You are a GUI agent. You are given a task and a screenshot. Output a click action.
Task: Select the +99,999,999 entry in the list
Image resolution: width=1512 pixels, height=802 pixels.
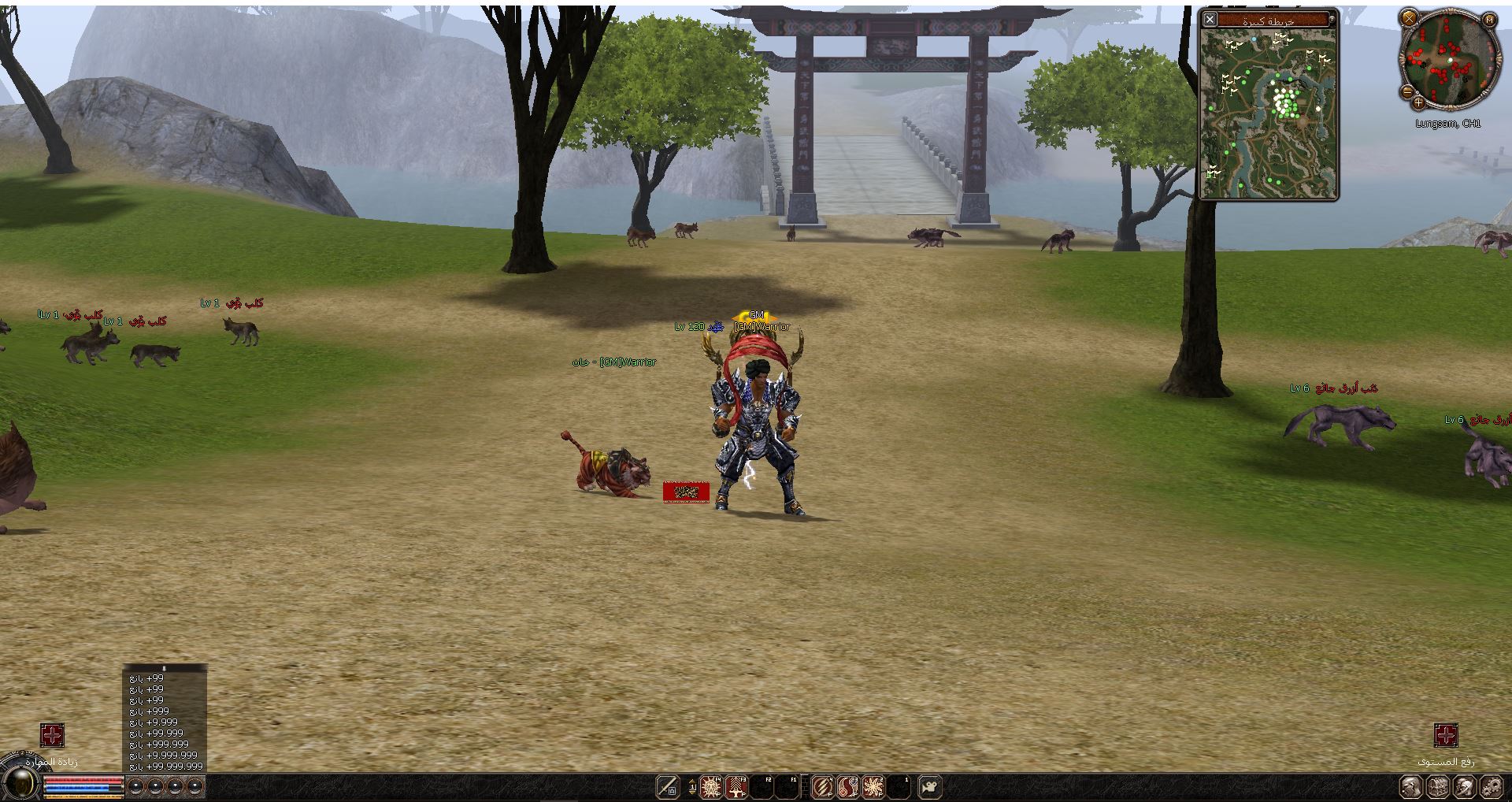166,766
